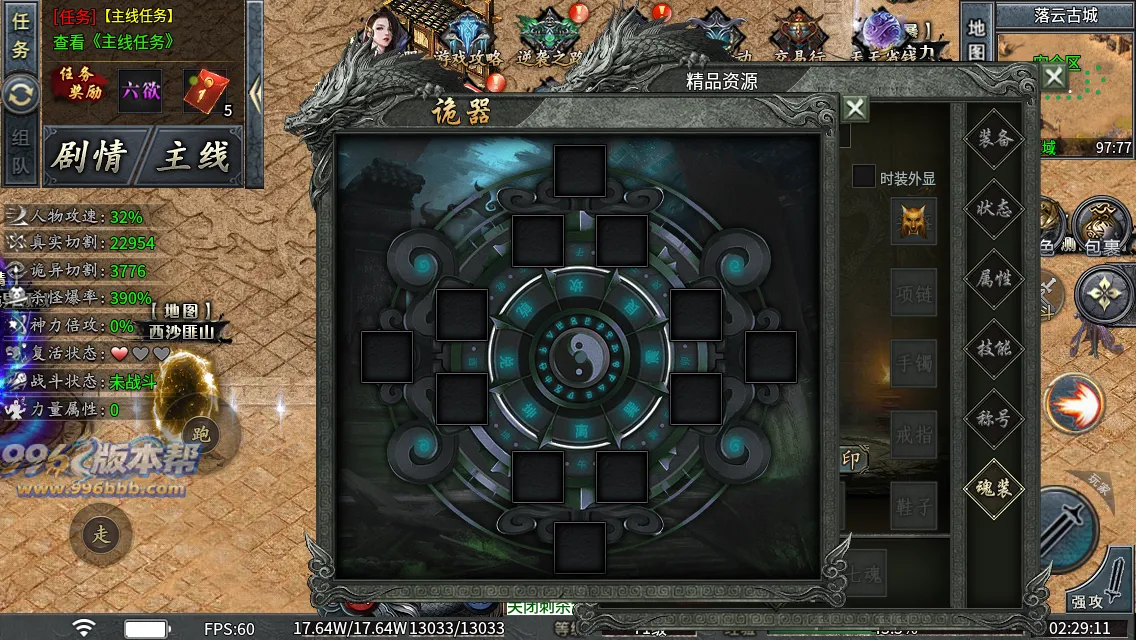The width and height of the screenshot is (1136, 640).
Task: Open the 魂装 tab
Action: click(x=994, y=488)
